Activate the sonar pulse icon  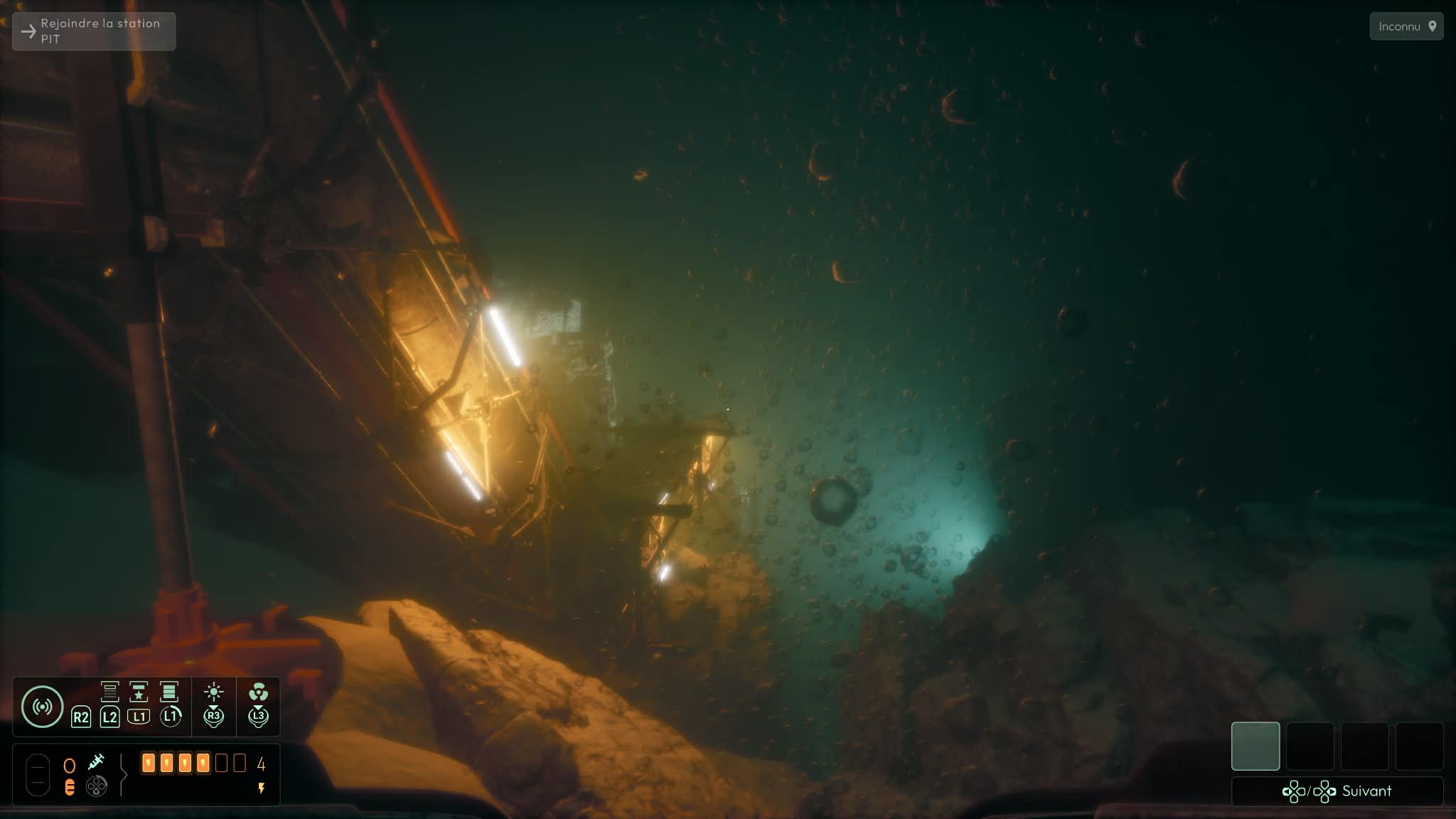tap(42, 707)
